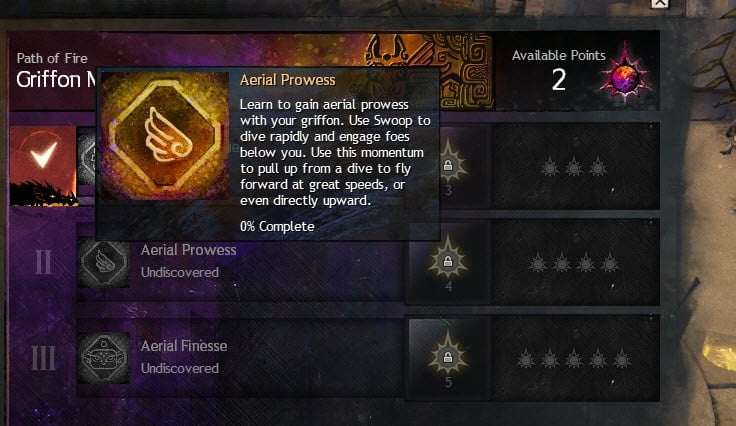This screenshot has width=736, height=426.
Task: Select the Aerial Prowess mastery row
Action: coord(240,261)
